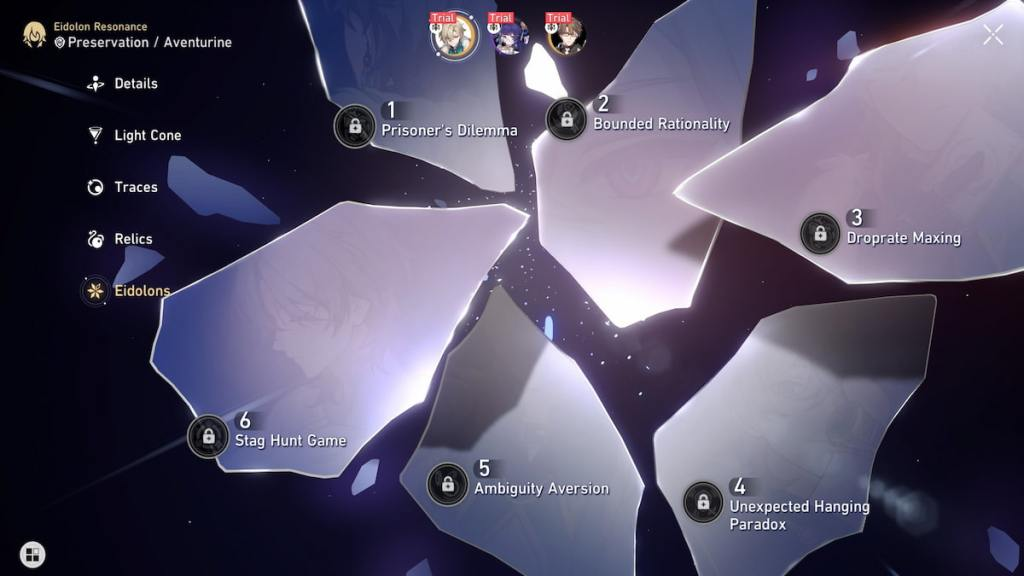
Task: Open the four-square grid menu button
Action: click(x=32, y=554)
